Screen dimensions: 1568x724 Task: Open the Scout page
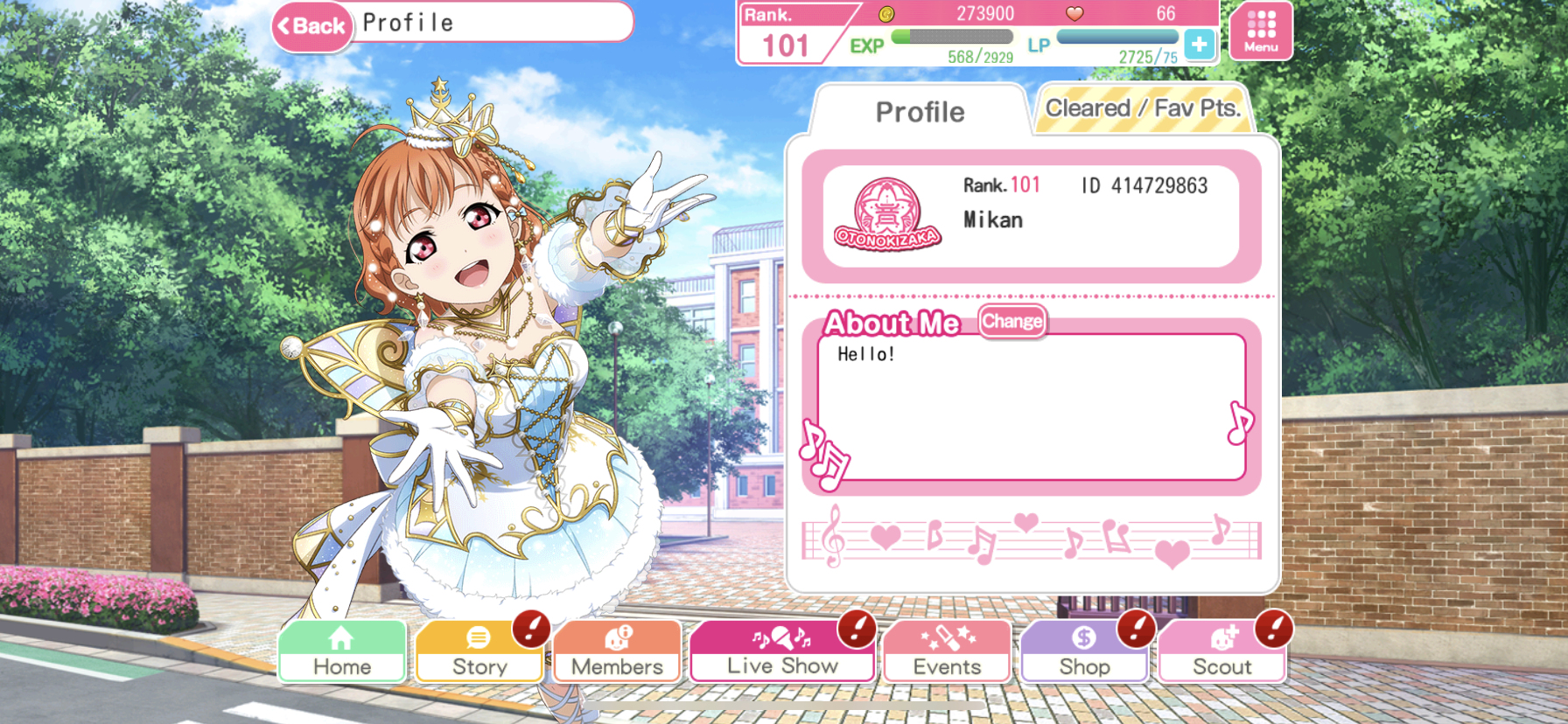point(1222,652)
